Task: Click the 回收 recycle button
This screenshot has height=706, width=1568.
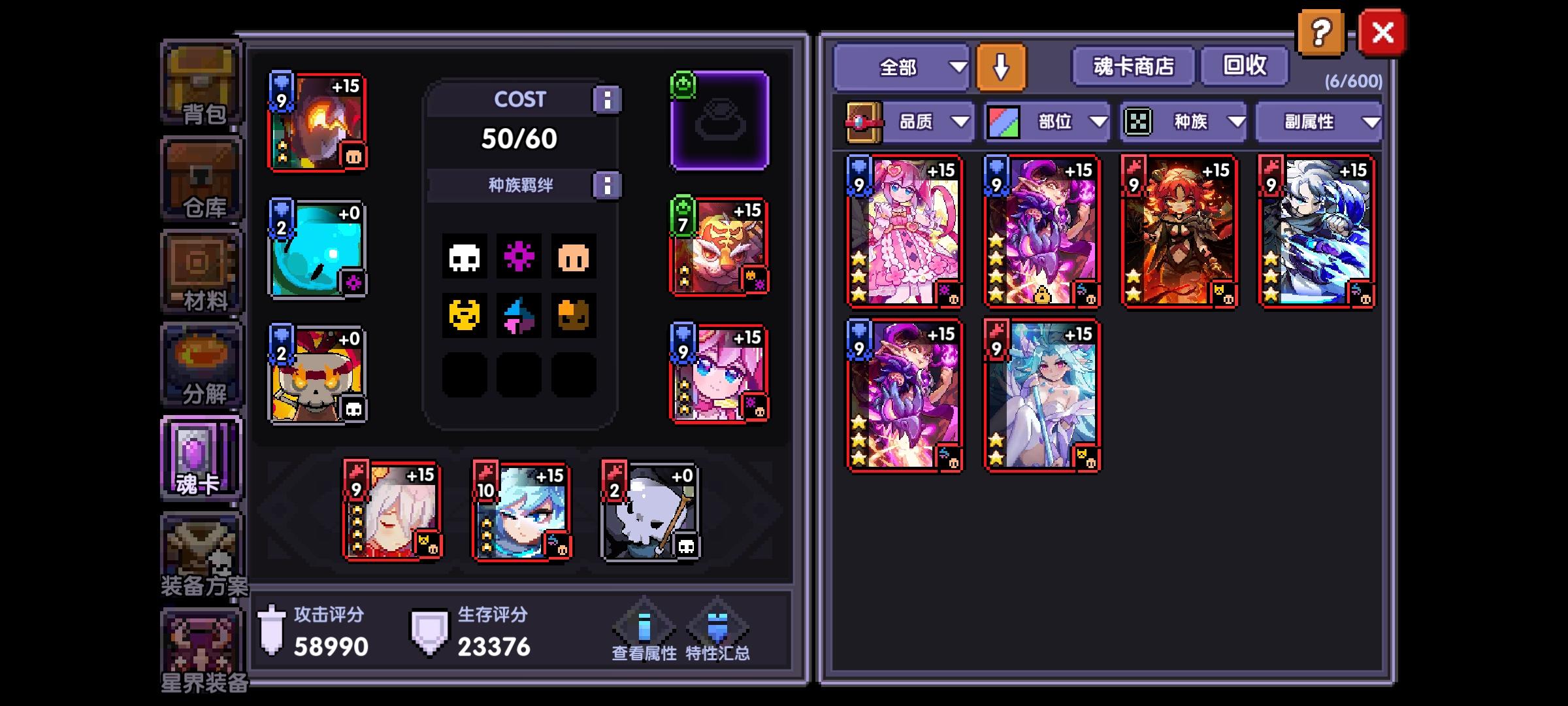Action: [1245, 65]
